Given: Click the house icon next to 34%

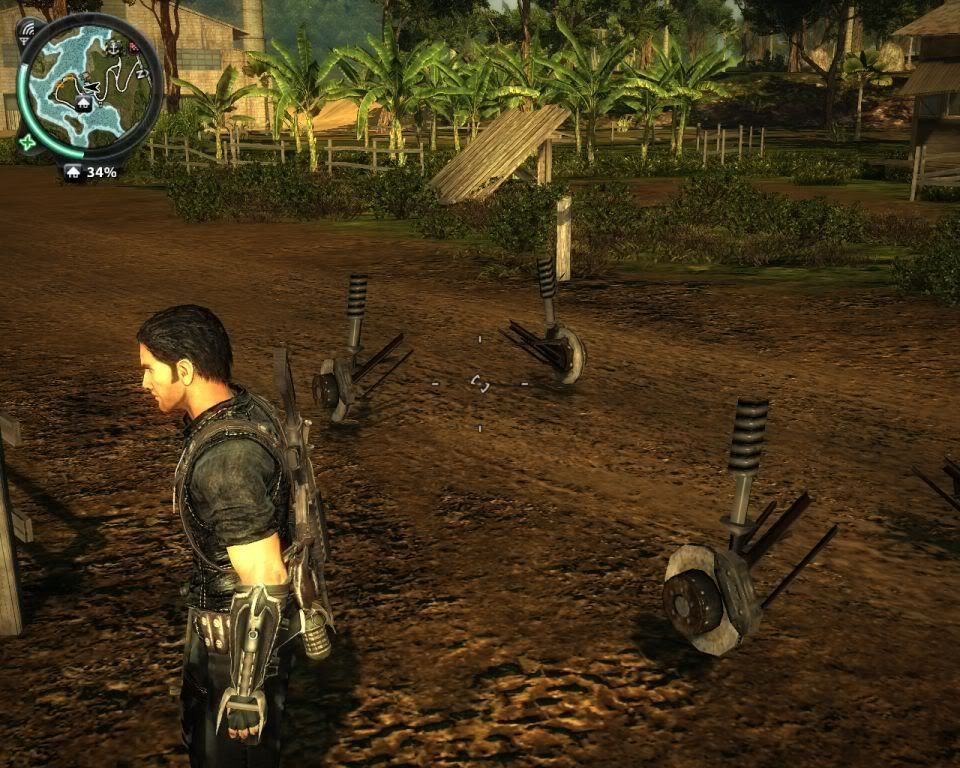Looking at the screenshot, I should [73, 172].
